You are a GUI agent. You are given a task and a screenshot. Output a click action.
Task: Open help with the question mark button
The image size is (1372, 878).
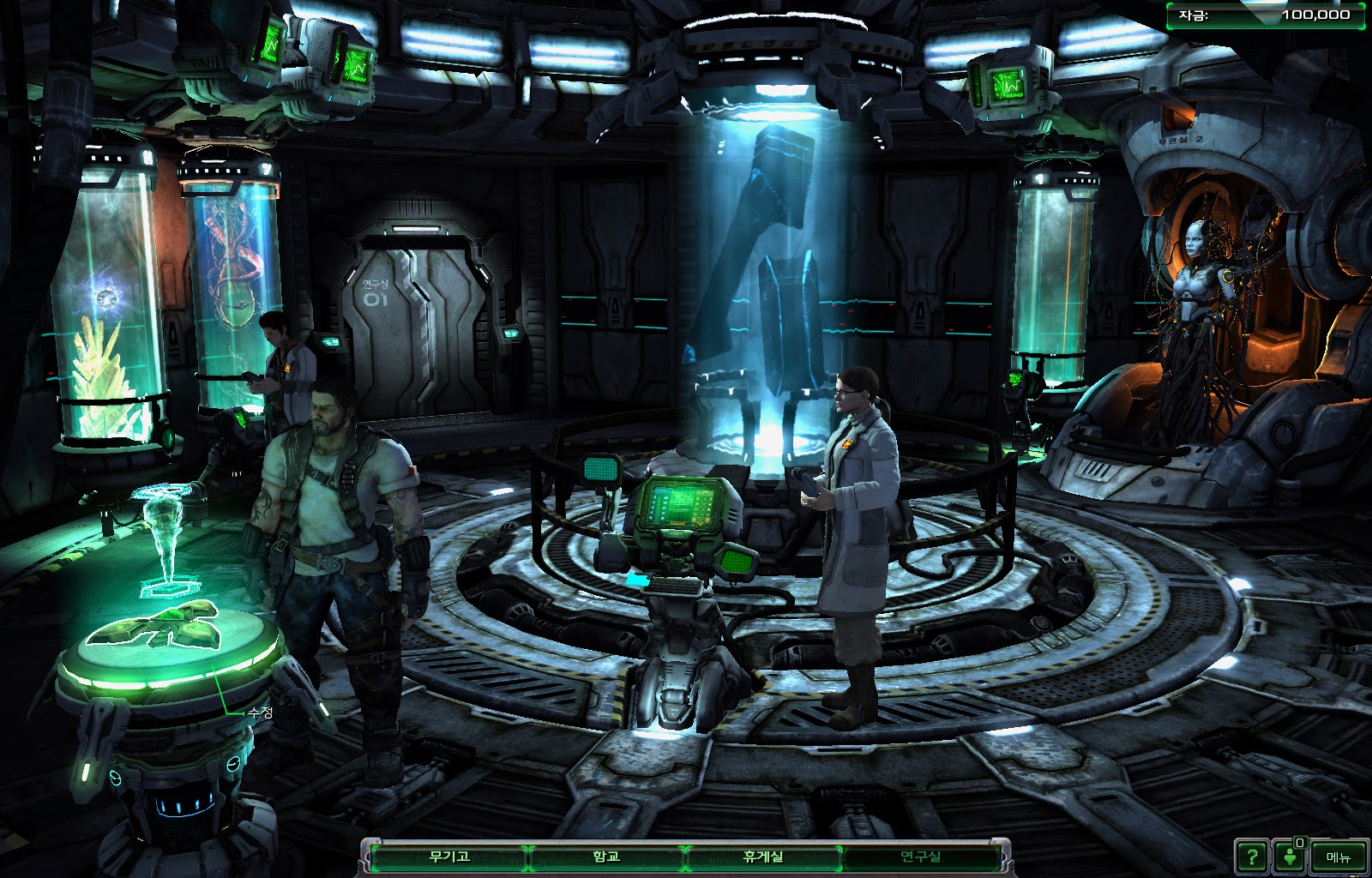click(1252, 857)
